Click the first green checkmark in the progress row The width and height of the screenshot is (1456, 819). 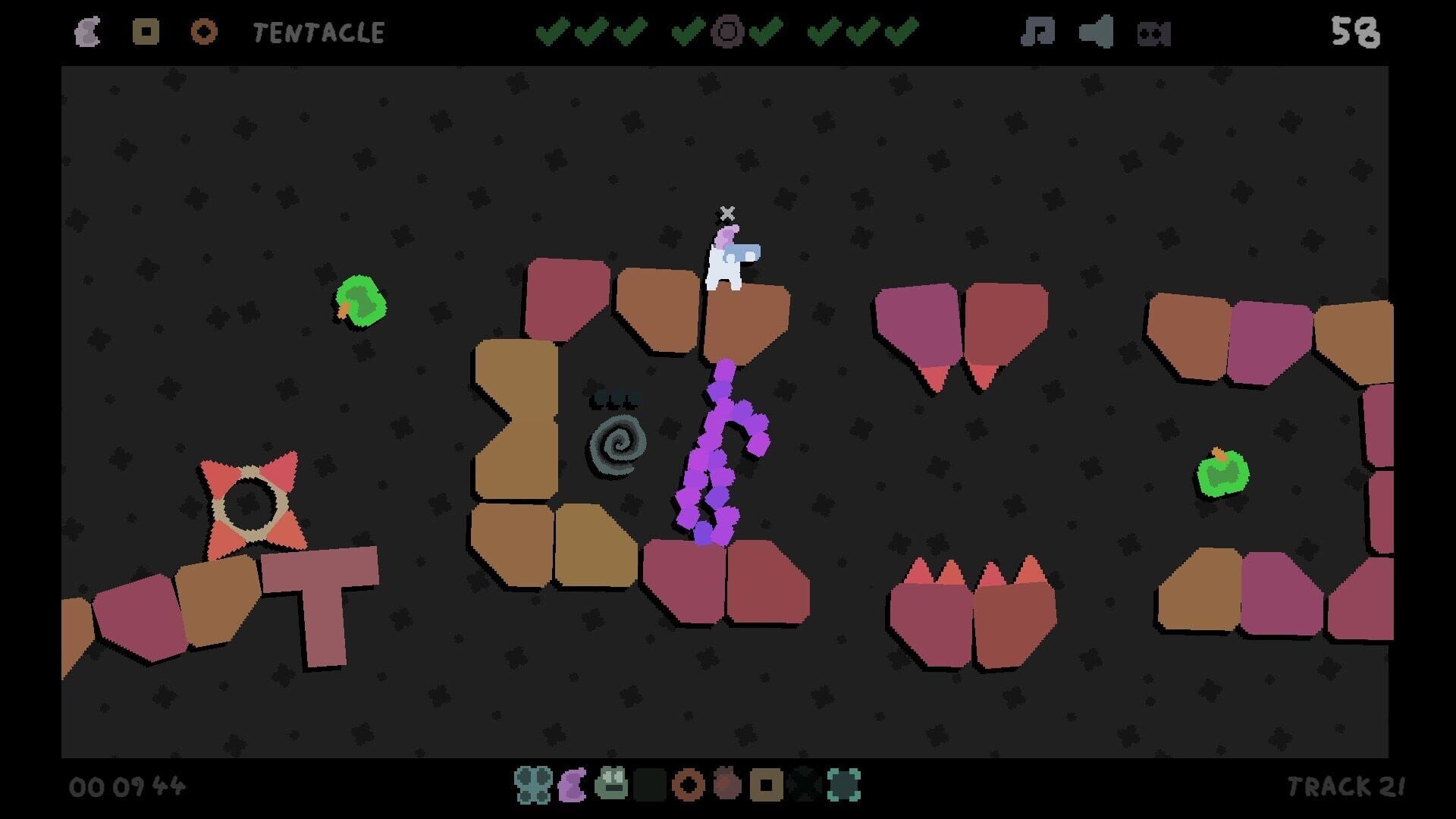coord(553,32)
